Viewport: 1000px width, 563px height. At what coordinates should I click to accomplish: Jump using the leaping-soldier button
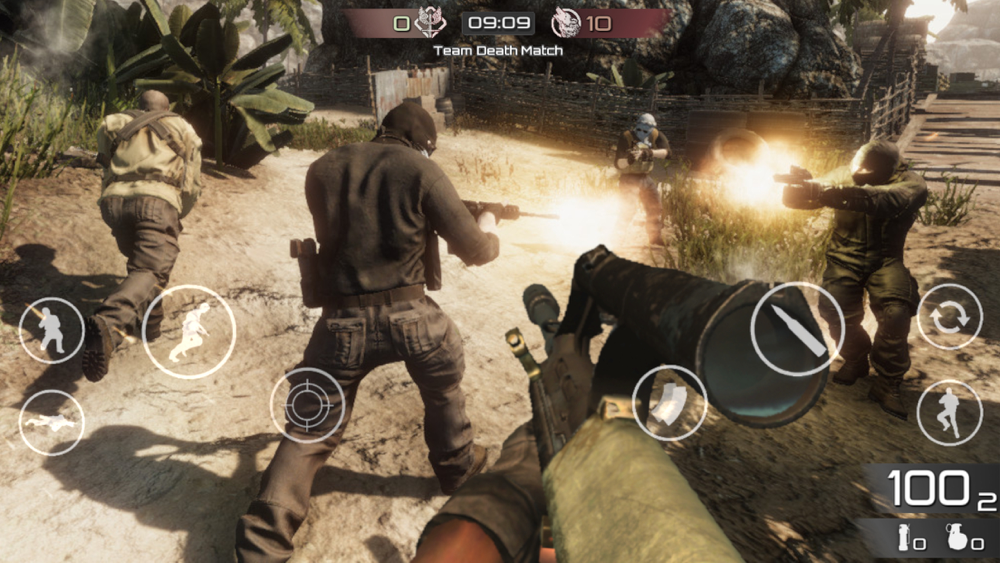click(x=949, y=411)
